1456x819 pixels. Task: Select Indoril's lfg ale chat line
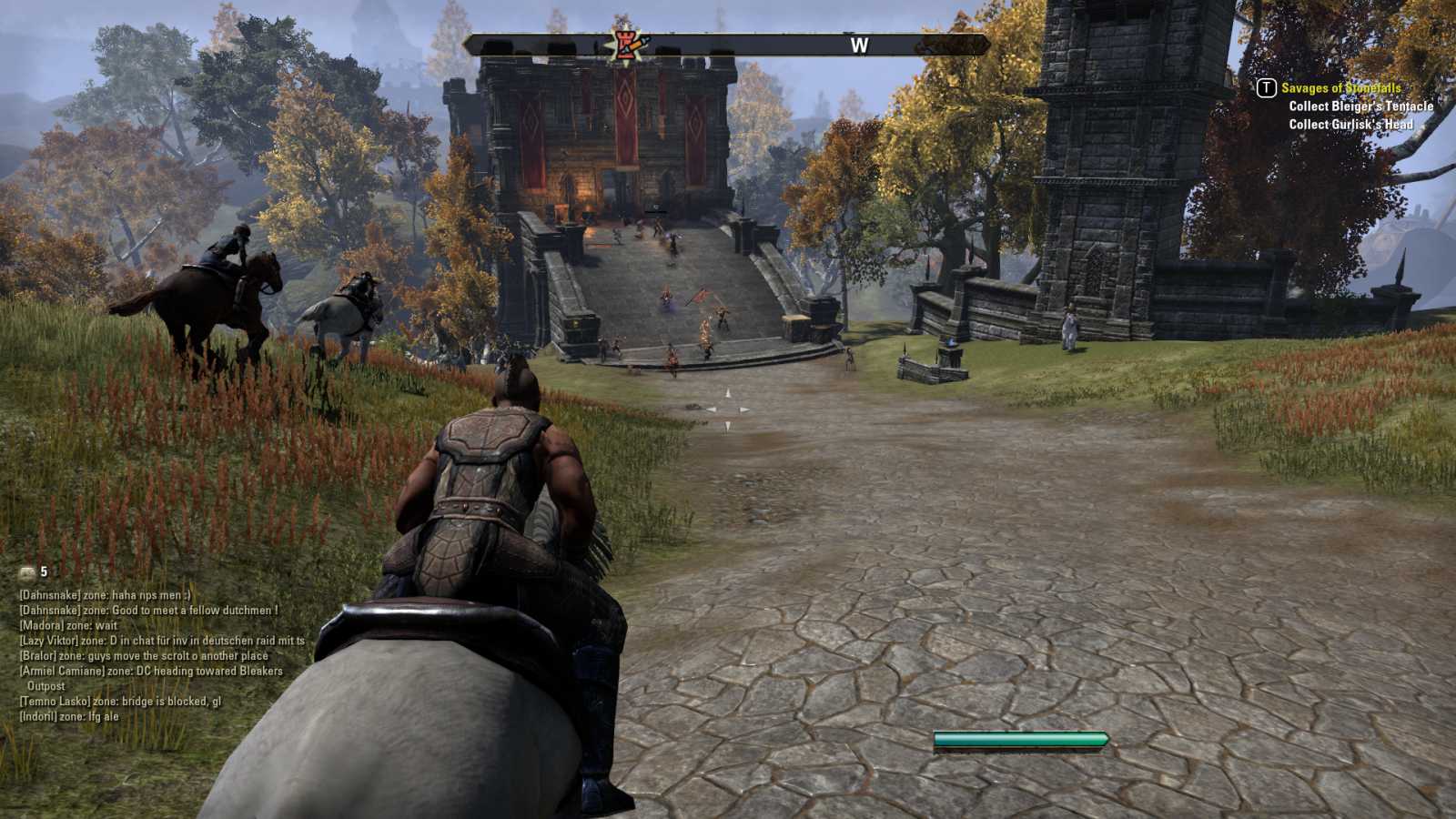pyautogui.click(x=69, y=717)
